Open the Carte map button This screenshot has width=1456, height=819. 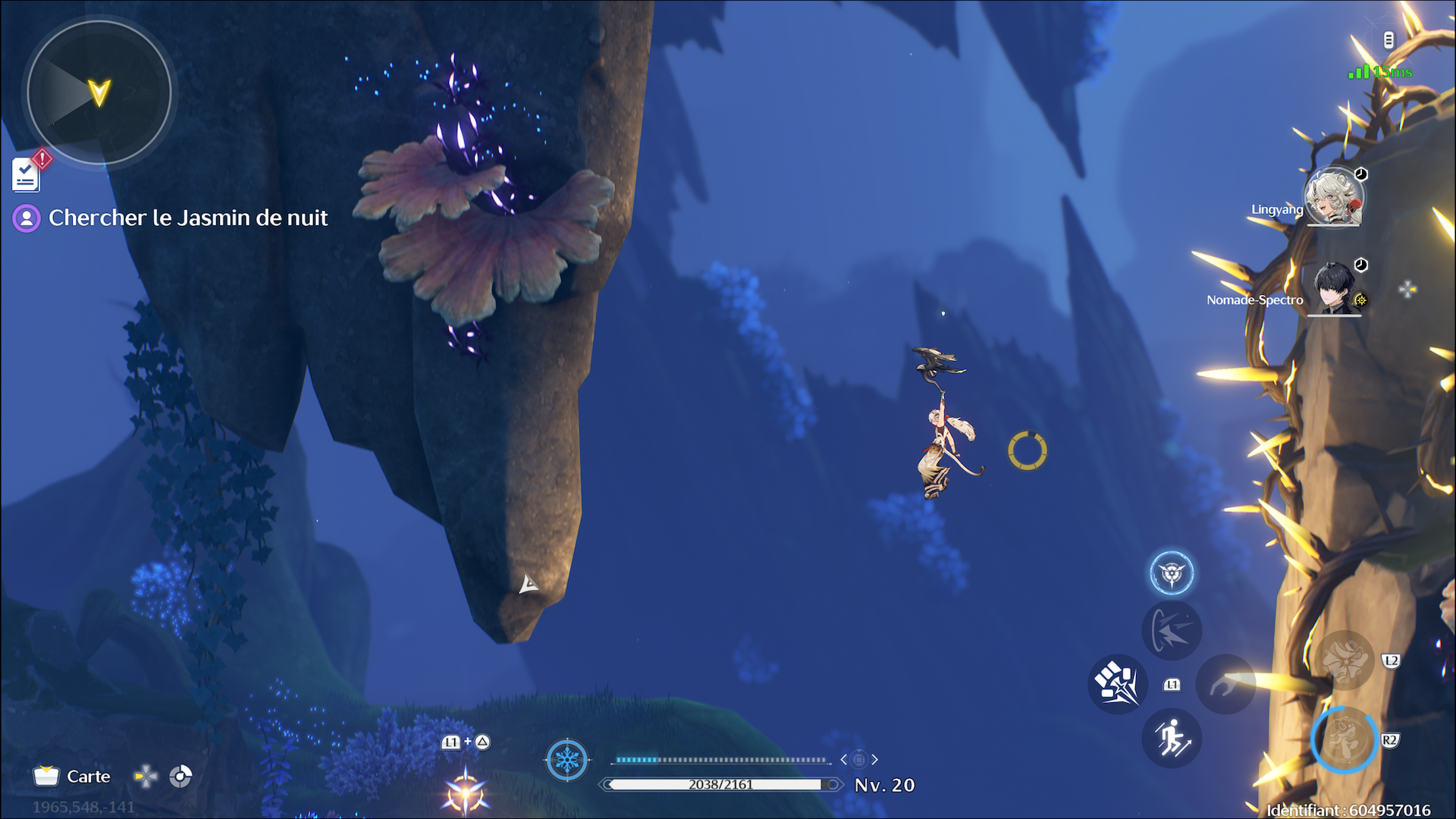pyautogui.click(x=73, y=777)
